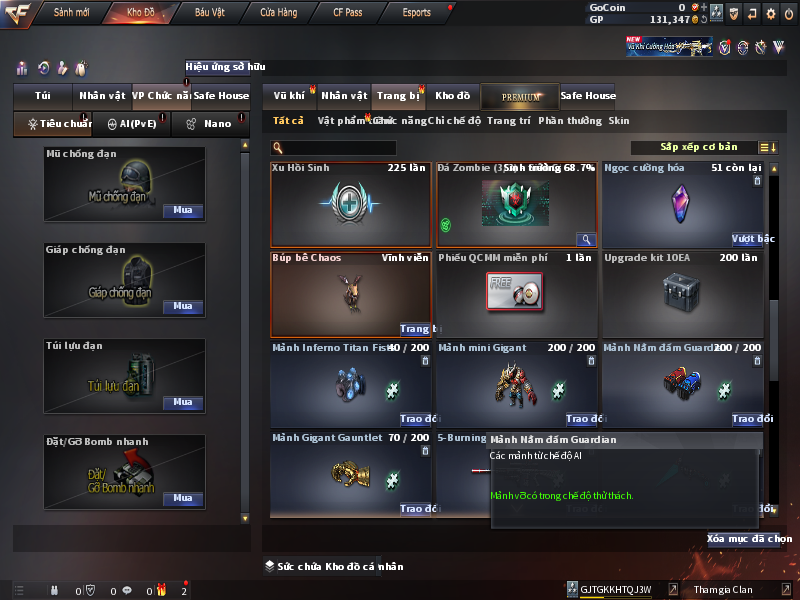Go to the CF Pass tab
This screenshot has height=600, width=800.
[x=348, y=13]
